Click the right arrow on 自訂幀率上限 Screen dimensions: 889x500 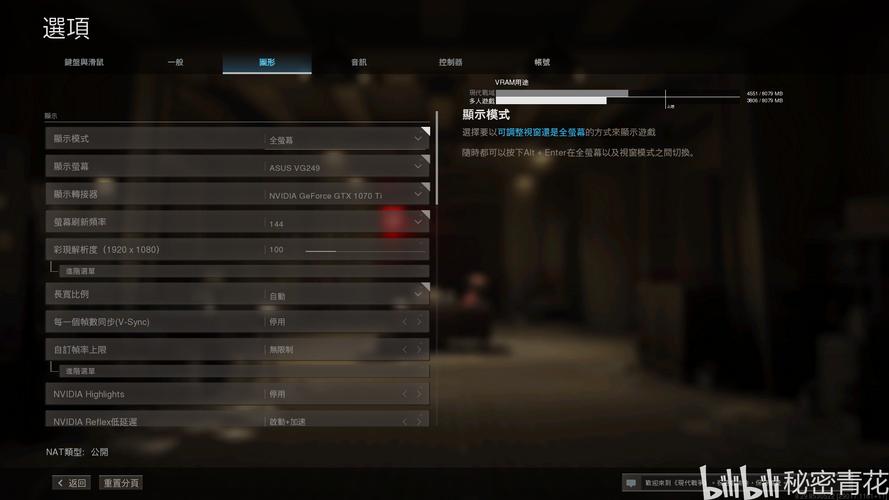pyautogui.click(x=419, y=349)
